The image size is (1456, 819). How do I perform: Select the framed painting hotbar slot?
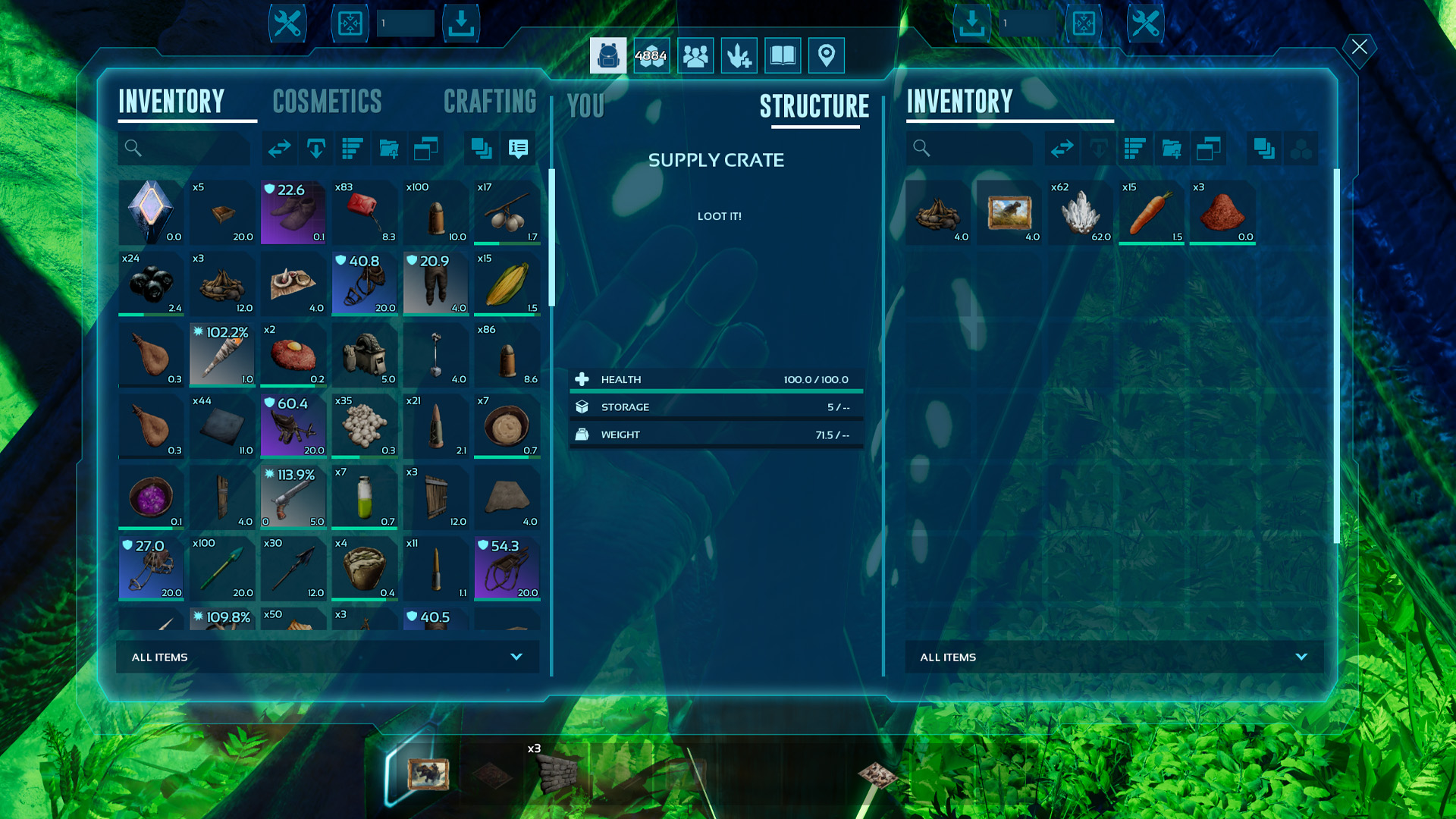(428, 774)
